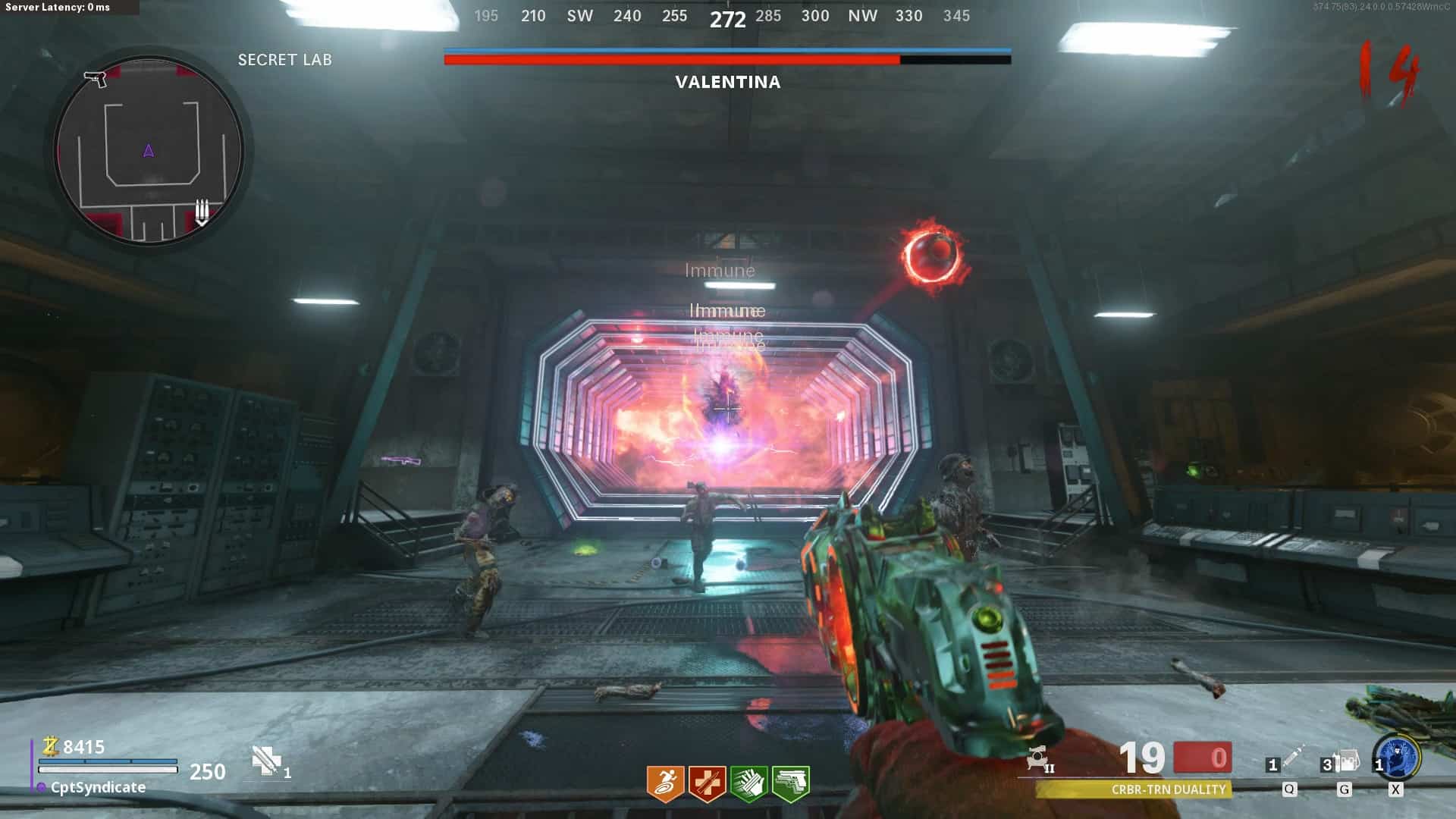Click the circular minimap
1456x819 pixels.
click(x=149, y=151)
